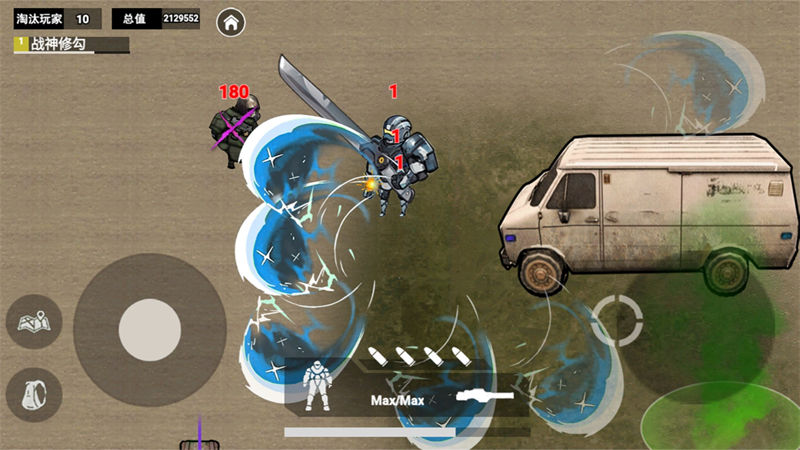
Task: Select the rifle weapon icon
Action: coord(484,396)
